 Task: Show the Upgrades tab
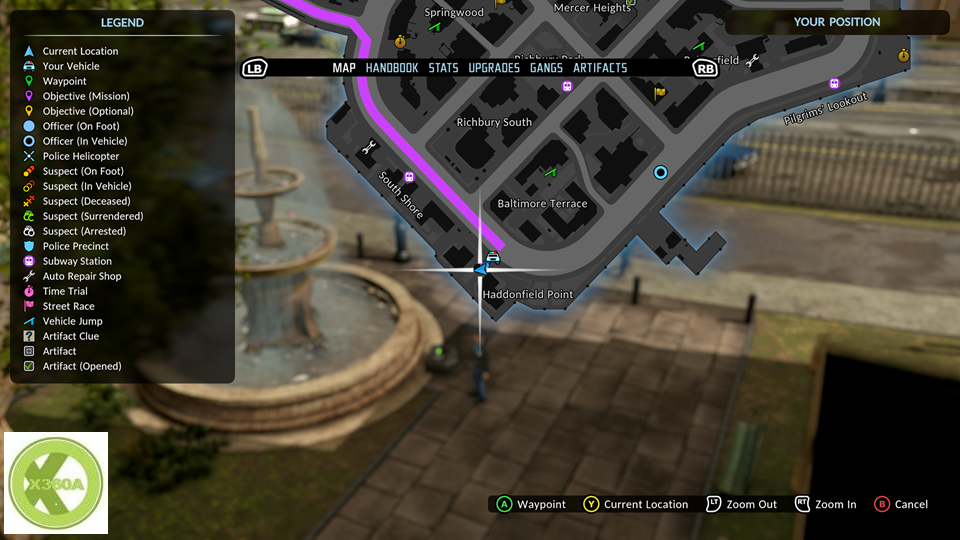(494, 68)
